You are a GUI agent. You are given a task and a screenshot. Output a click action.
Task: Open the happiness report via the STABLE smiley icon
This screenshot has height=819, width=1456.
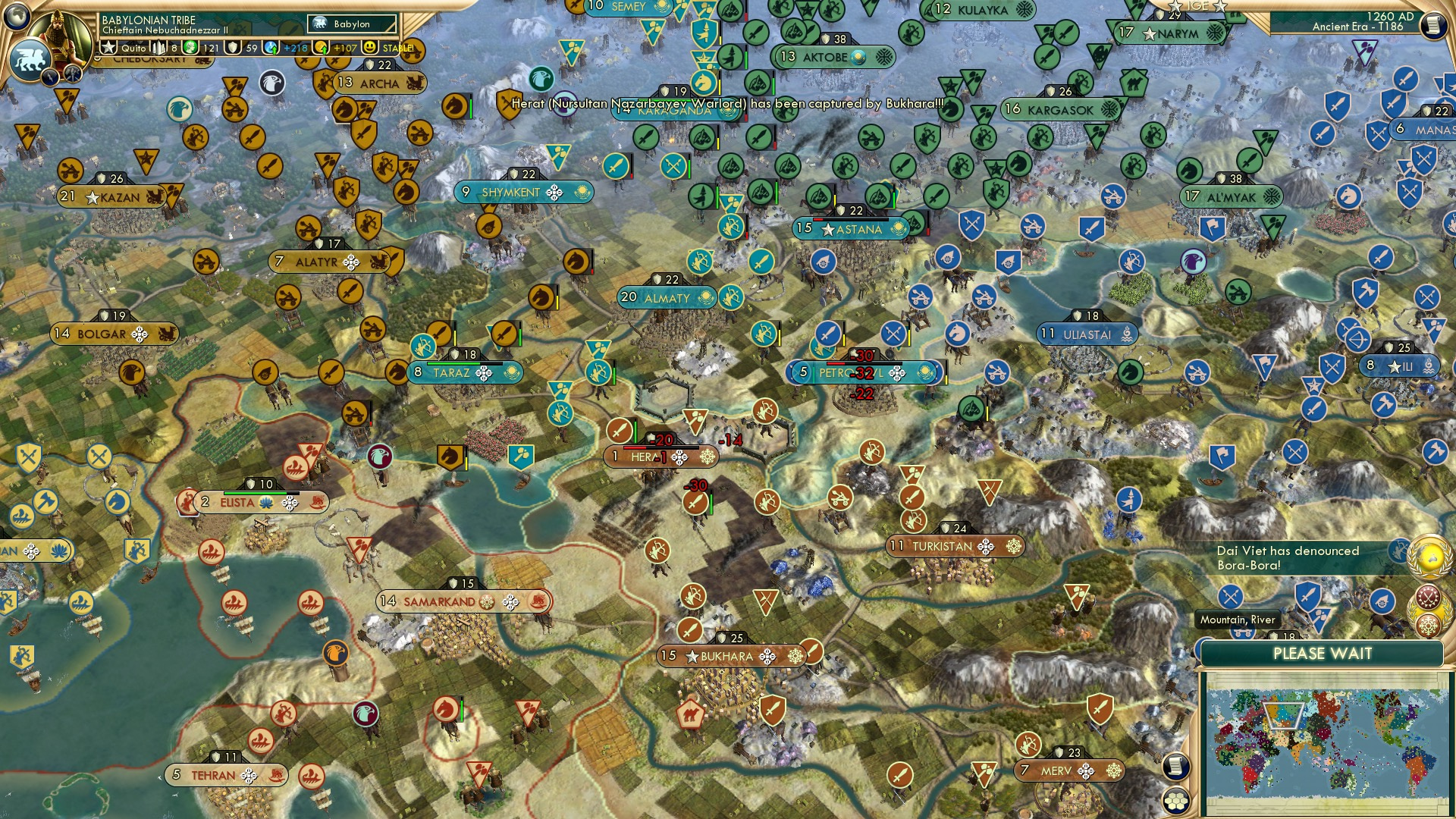click(x=369, y=47)
